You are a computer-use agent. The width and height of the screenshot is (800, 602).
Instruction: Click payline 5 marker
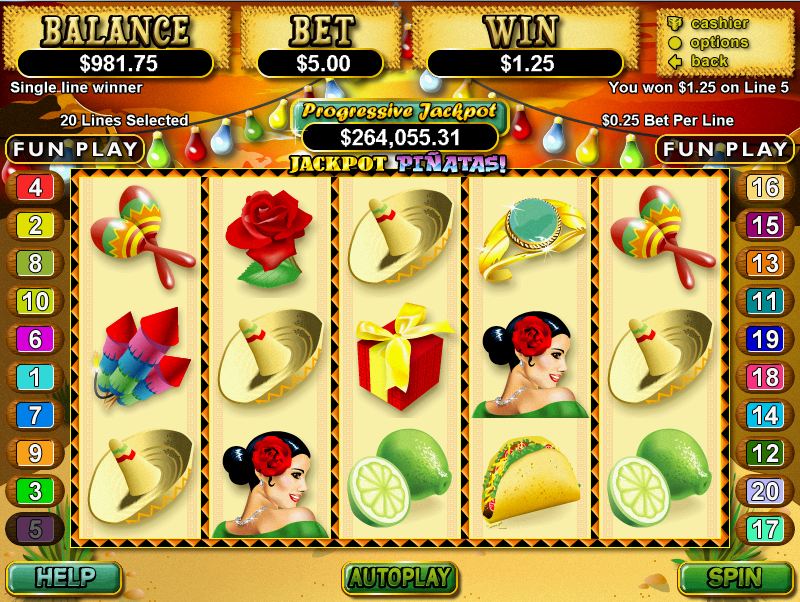(35, 528)
